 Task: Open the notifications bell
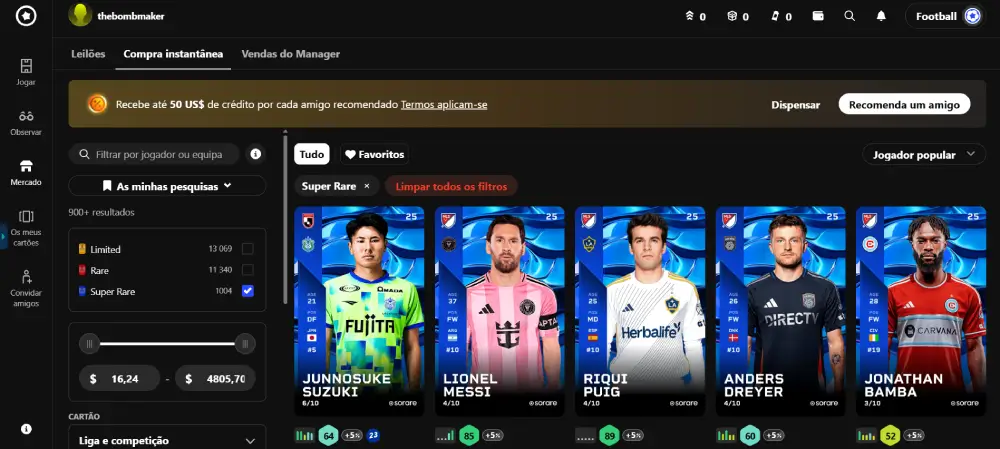click(x=881, y=16)
